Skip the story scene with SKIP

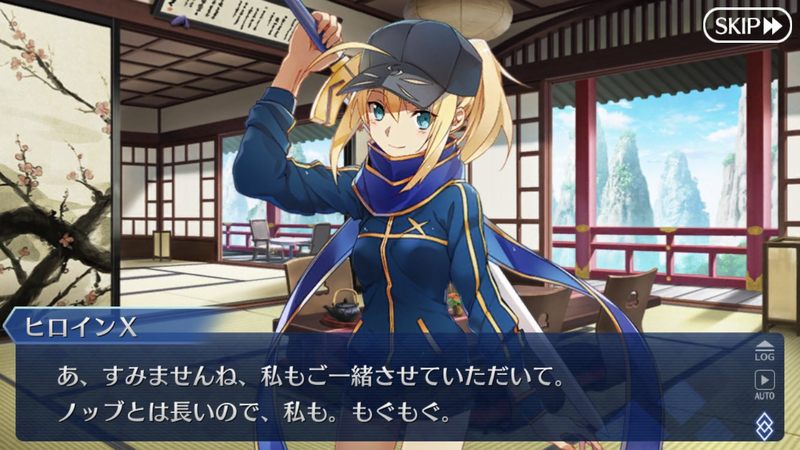tap(746, 26)
